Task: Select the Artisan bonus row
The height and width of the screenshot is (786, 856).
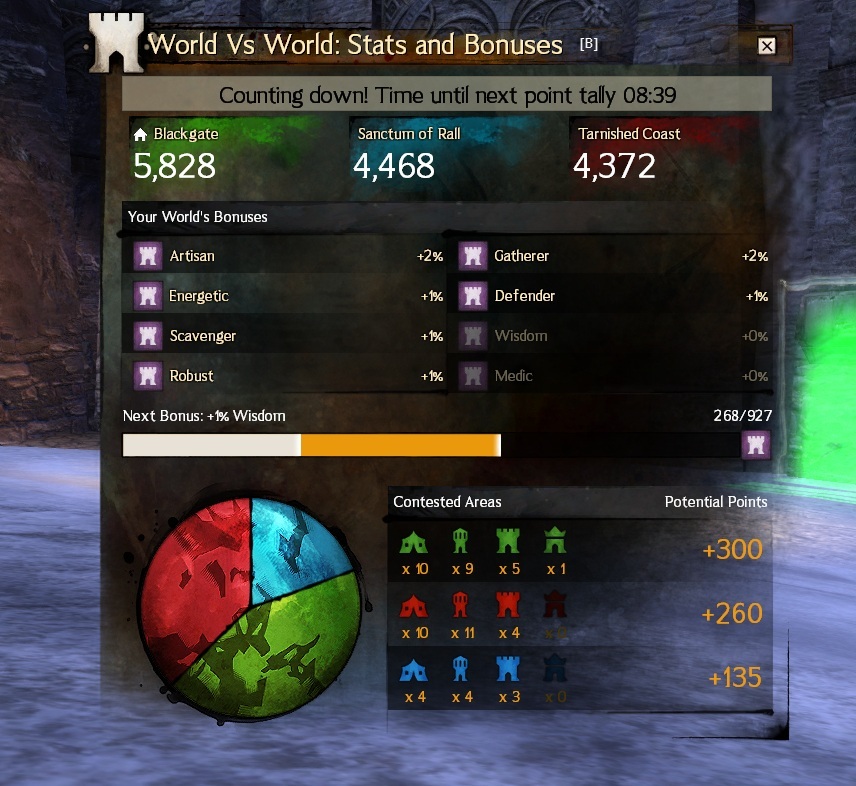Action: tap(288, 256)
